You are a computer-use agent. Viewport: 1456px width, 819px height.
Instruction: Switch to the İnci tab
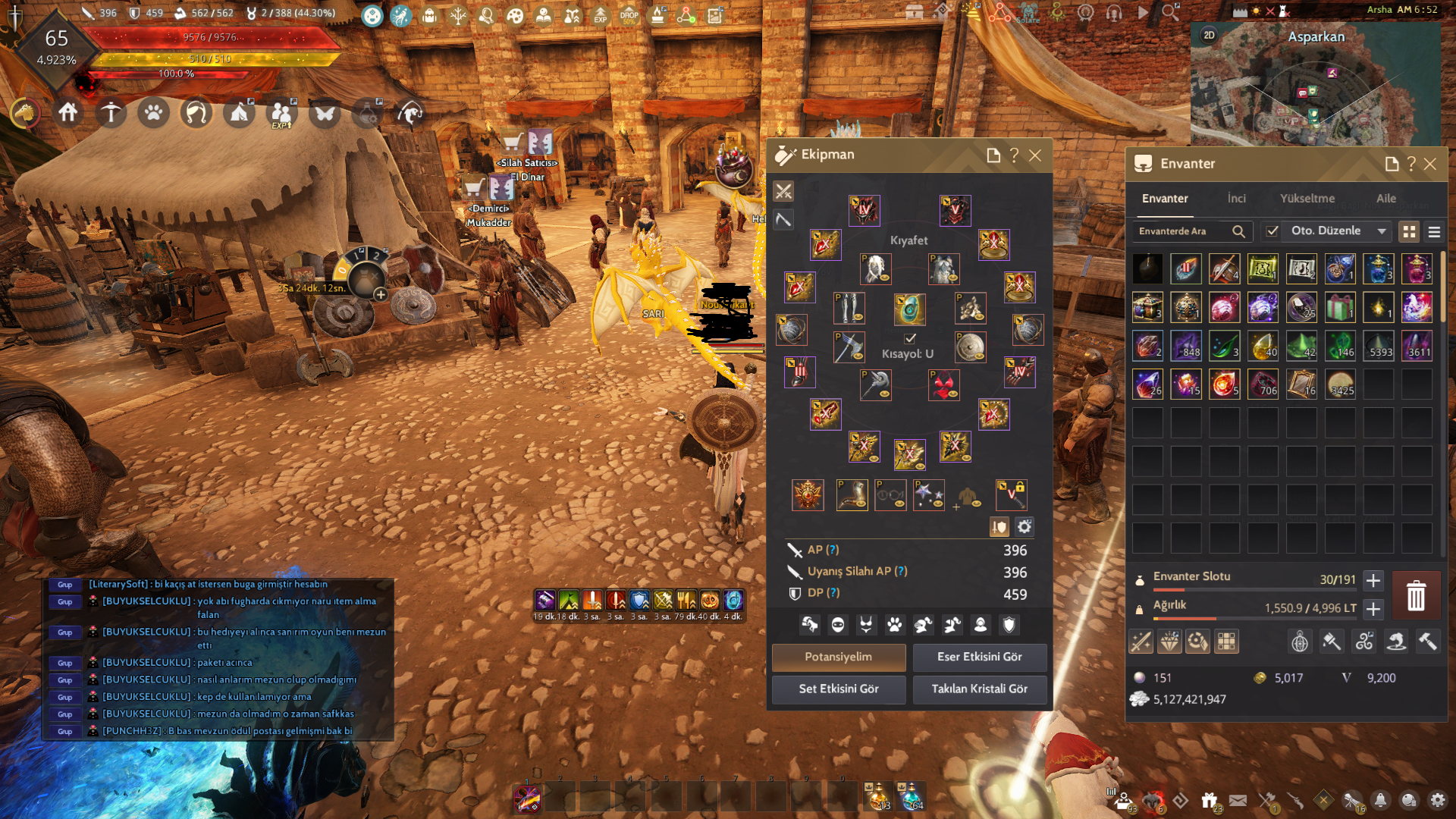click(1236, 199)
